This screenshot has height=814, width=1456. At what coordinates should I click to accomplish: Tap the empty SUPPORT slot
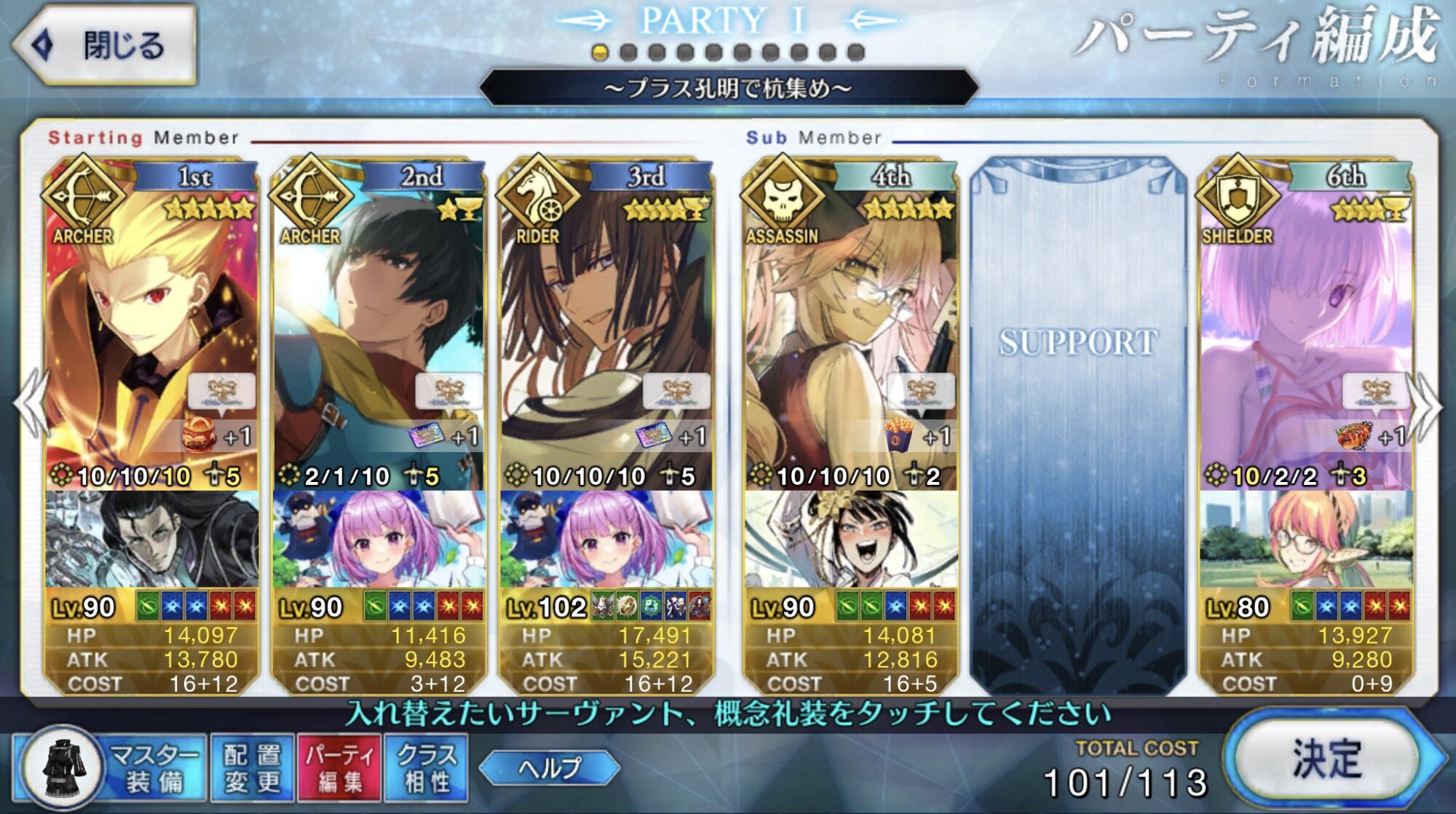coord(1077,422)
